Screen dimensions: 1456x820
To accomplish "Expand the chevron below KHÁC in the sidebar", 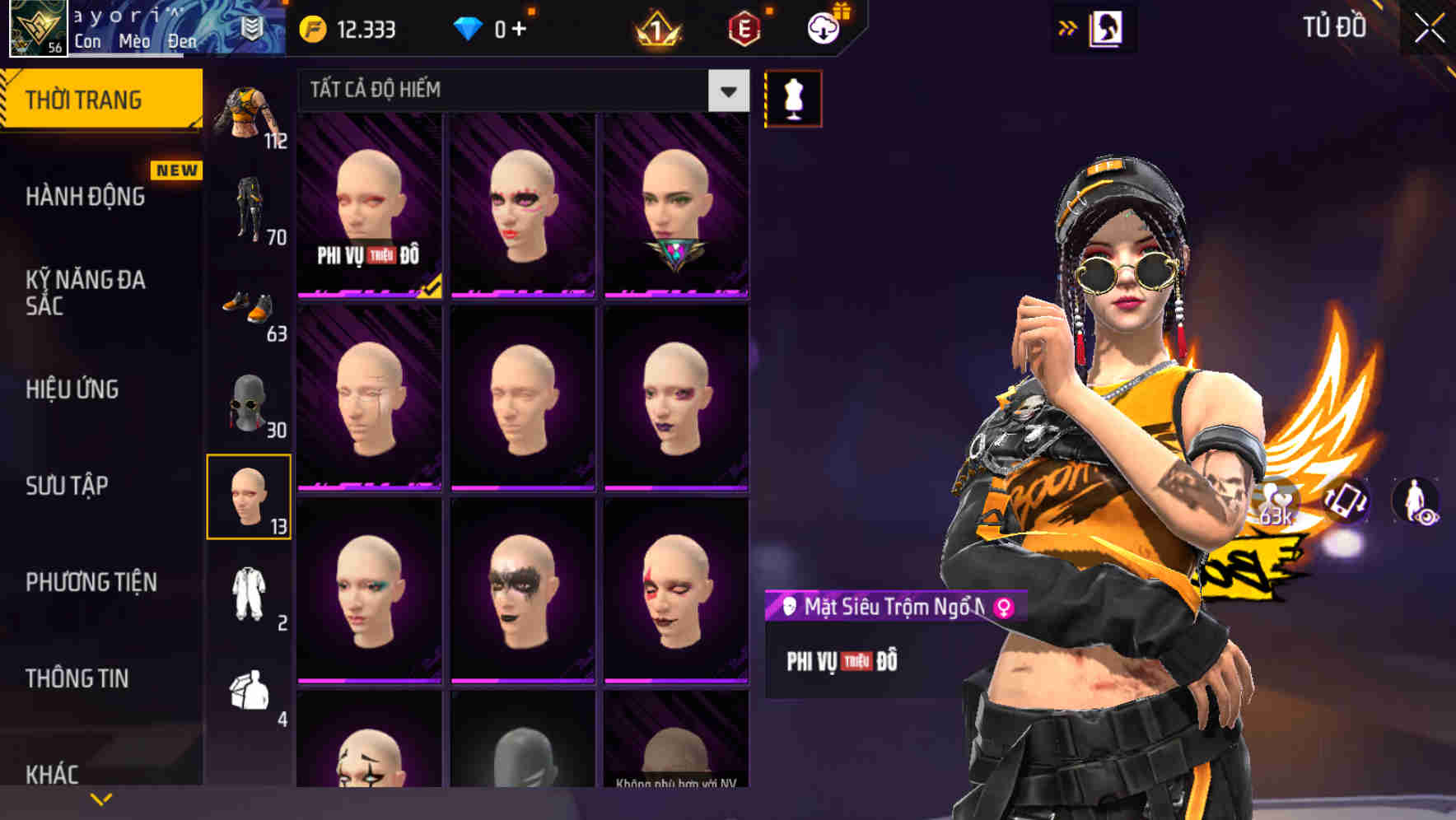I will click(100, 798).
